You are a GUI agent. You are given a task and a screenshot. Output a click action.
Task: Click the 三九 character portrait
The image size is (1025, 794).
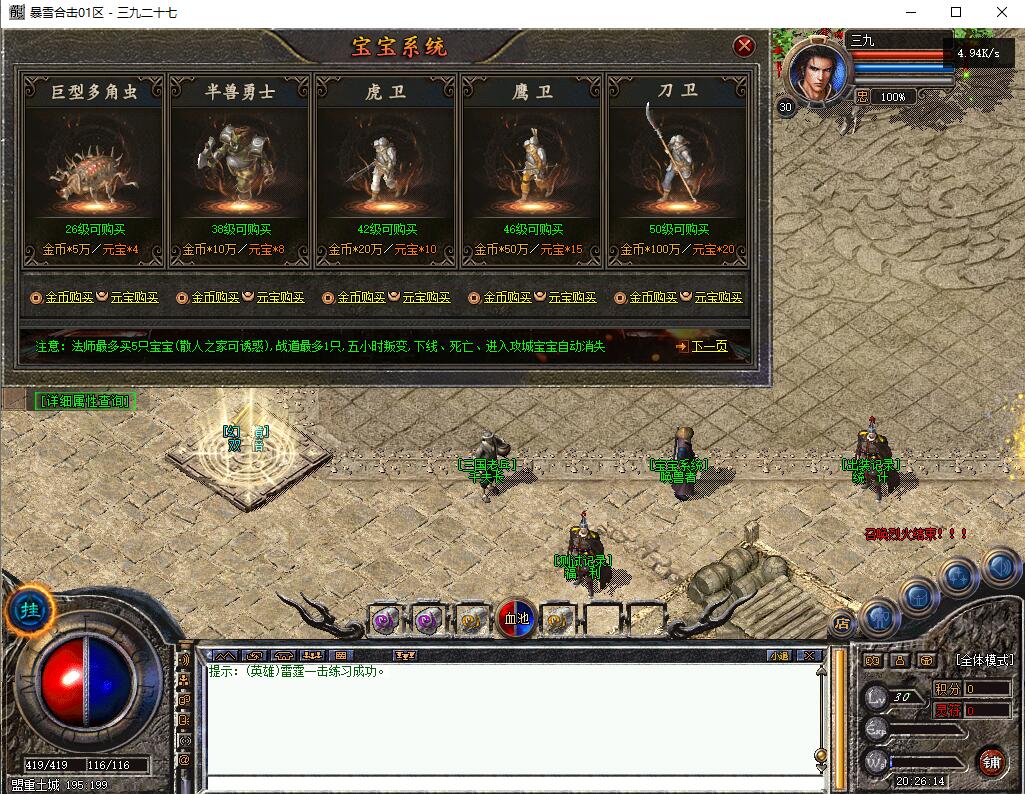817,72
